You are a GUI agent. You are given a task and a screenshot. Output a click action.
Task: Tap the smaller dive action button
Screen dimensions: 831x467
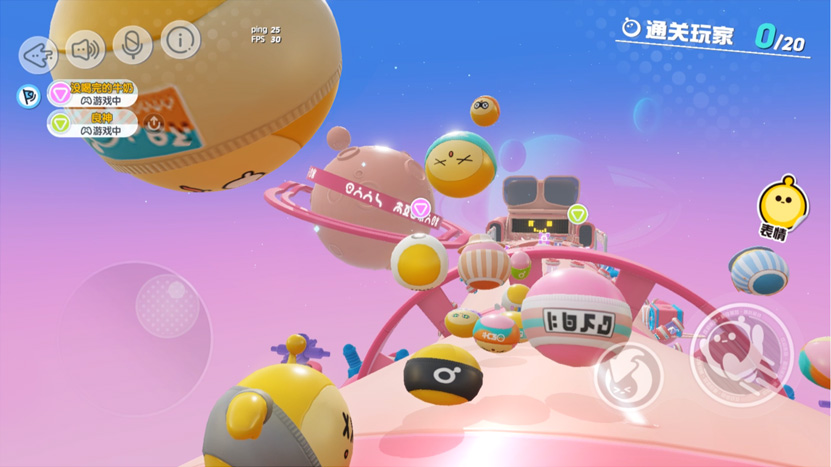(628, 377)
